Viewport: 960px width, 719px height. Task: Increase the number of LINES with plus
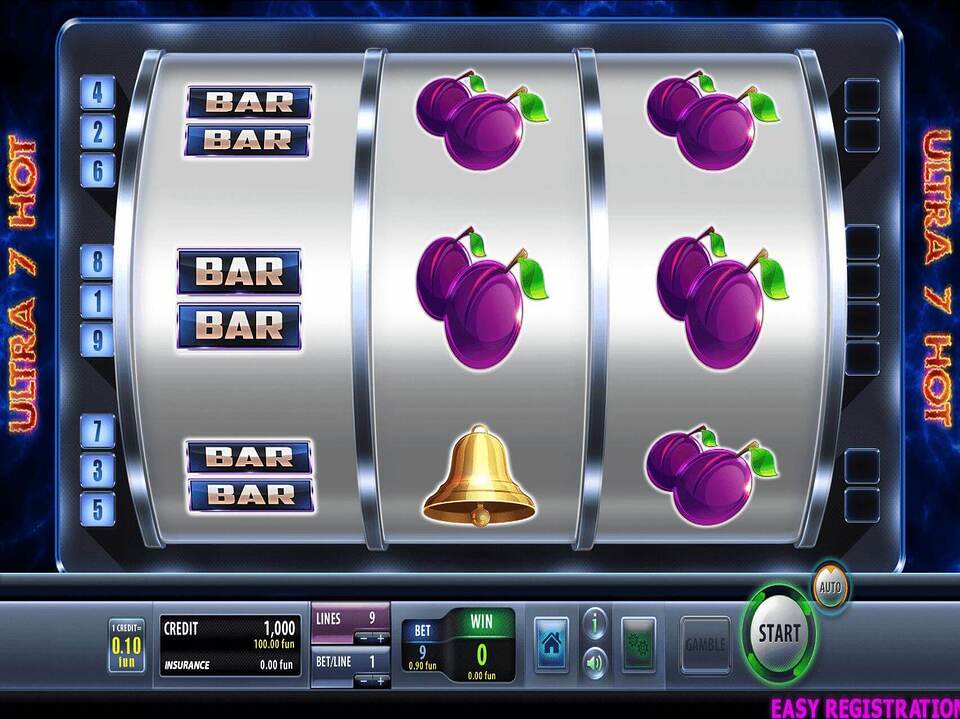click(380, 637)
